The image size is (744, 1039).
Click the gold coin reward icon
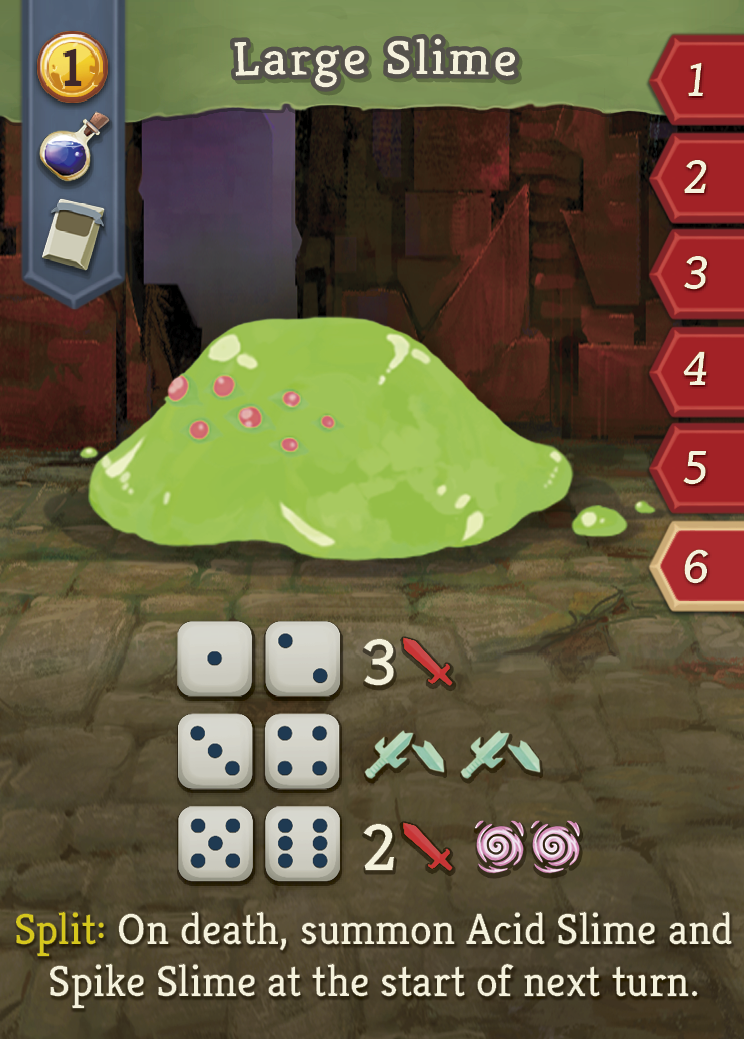(72, 68)
